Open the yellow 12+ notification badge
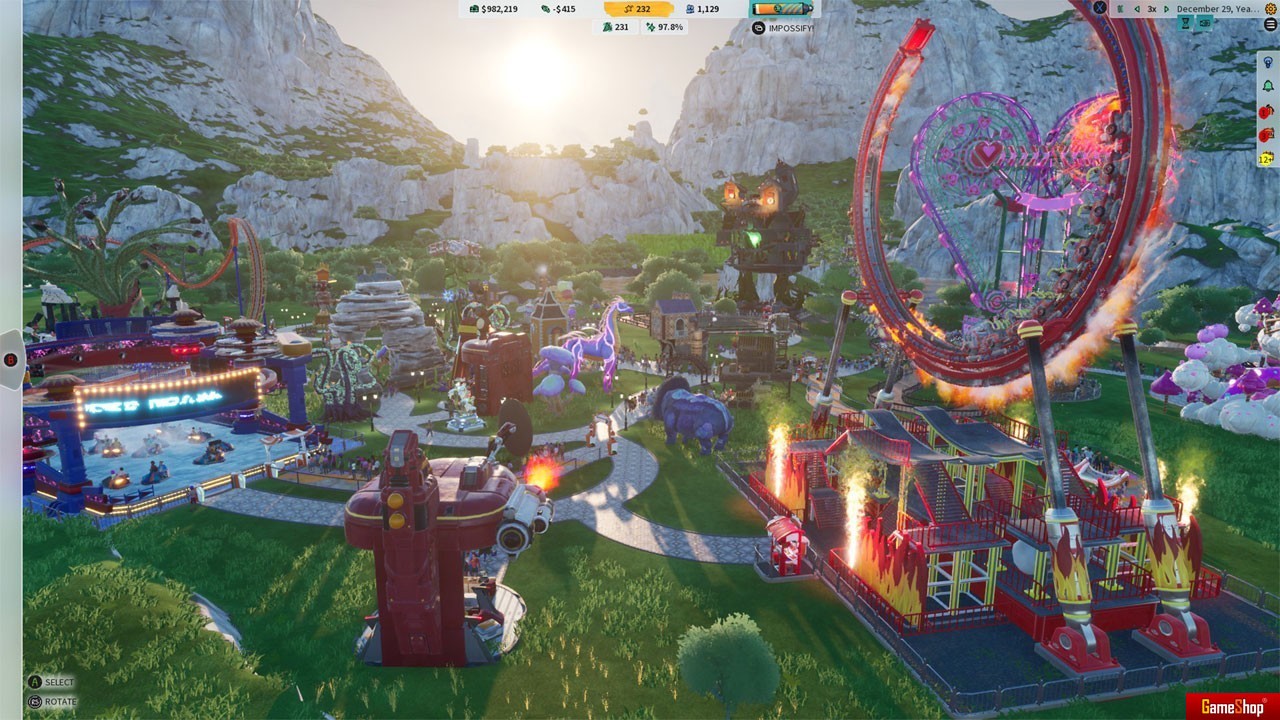The image size is (1280, 720). click(1267, 158)
